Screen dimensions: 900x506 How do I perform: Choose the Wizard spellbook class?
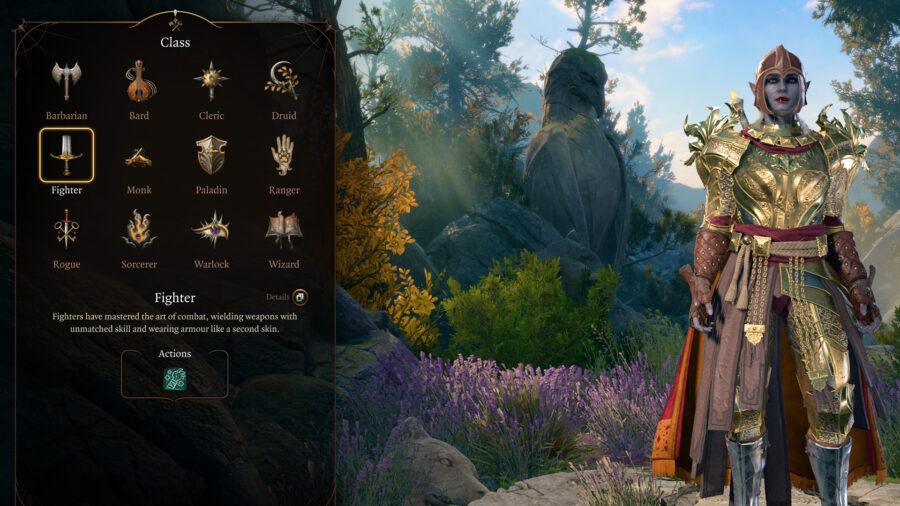[283, 230]
